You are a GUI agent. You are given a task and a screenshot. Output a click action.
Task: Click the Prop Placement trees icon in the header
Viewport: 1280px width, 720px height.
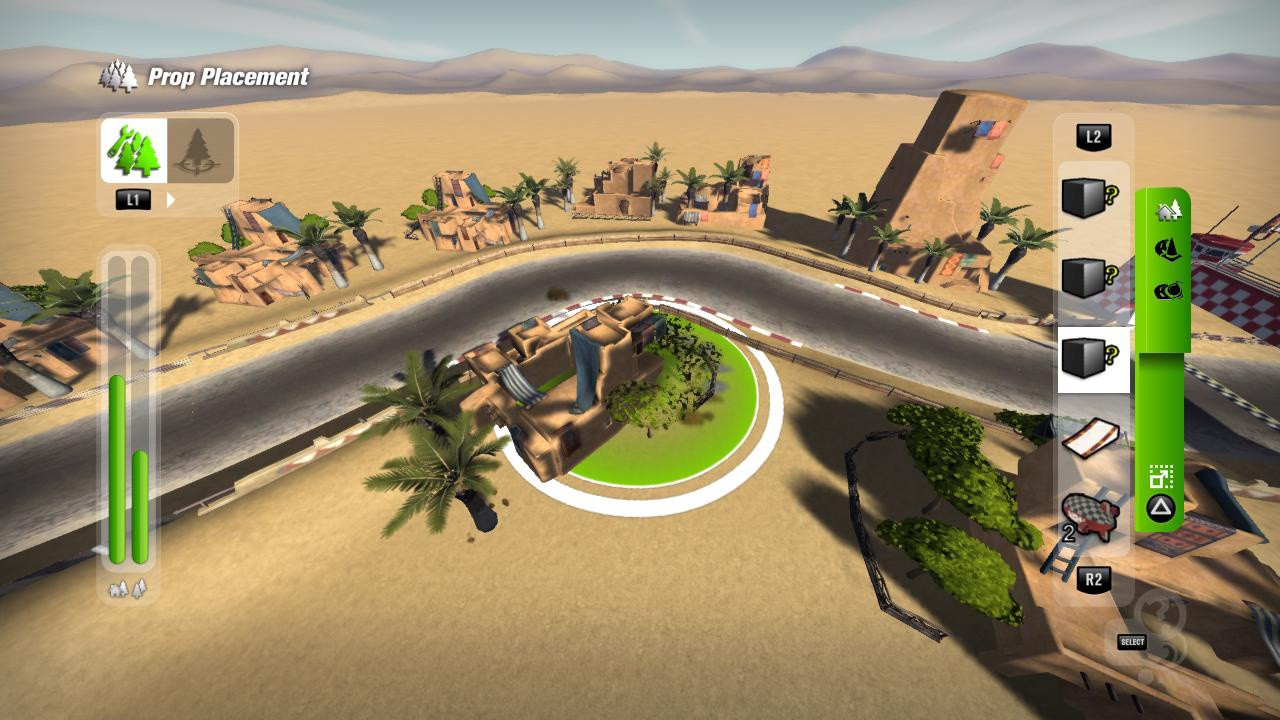[119, 75]
